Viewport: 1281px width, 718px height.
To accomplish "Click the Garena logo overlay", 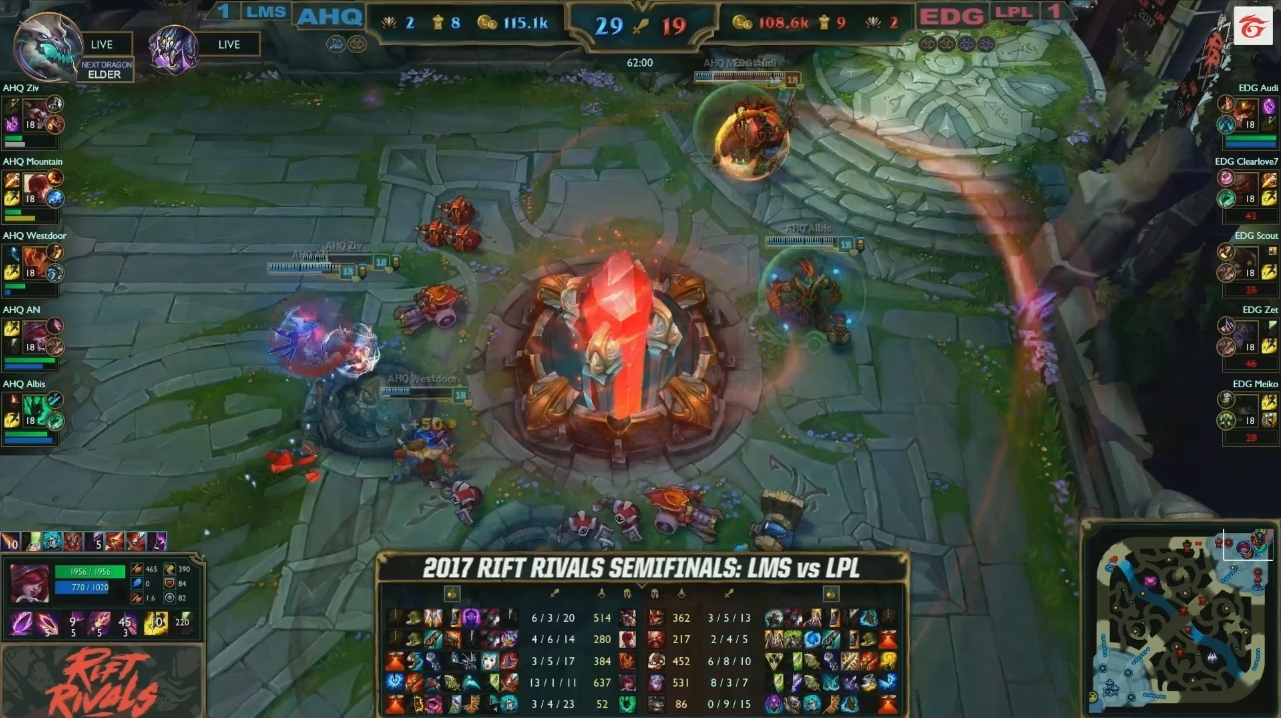I will coord(1252,27).
